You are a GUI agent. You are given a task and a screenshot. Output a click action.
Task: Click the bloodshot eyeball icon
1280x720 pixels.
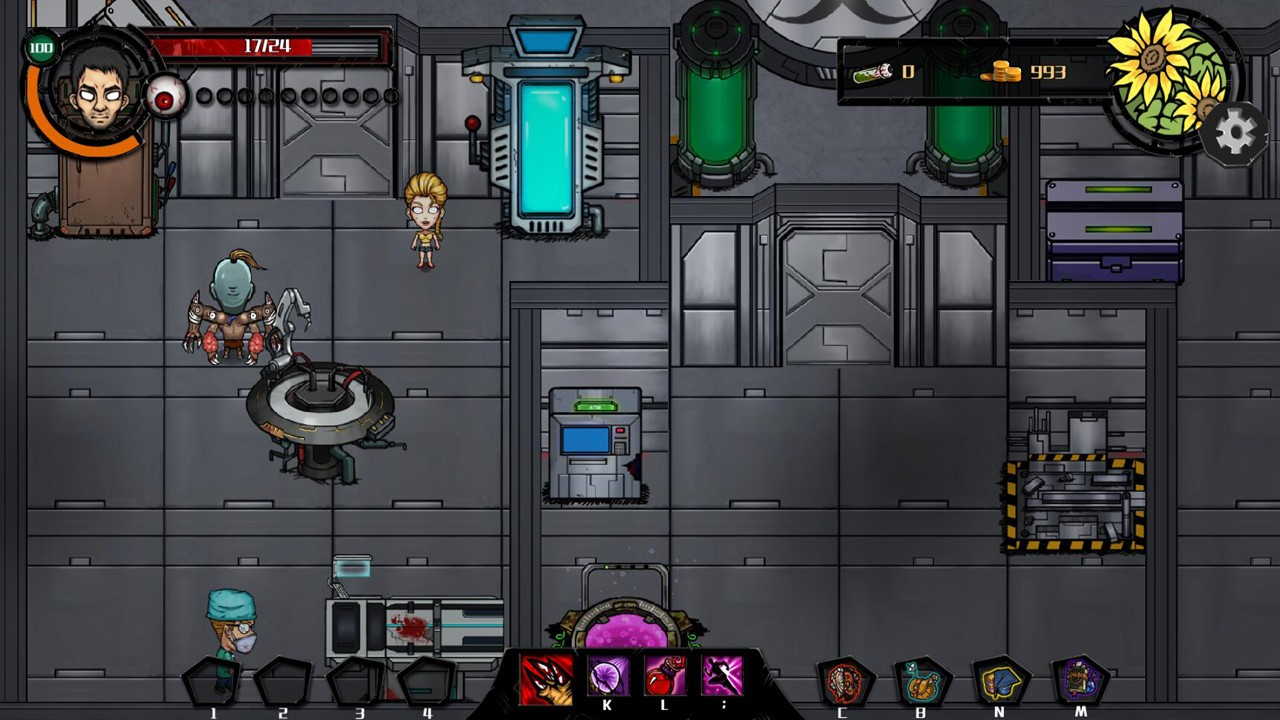pyautogui.click(x=166, y=97)
